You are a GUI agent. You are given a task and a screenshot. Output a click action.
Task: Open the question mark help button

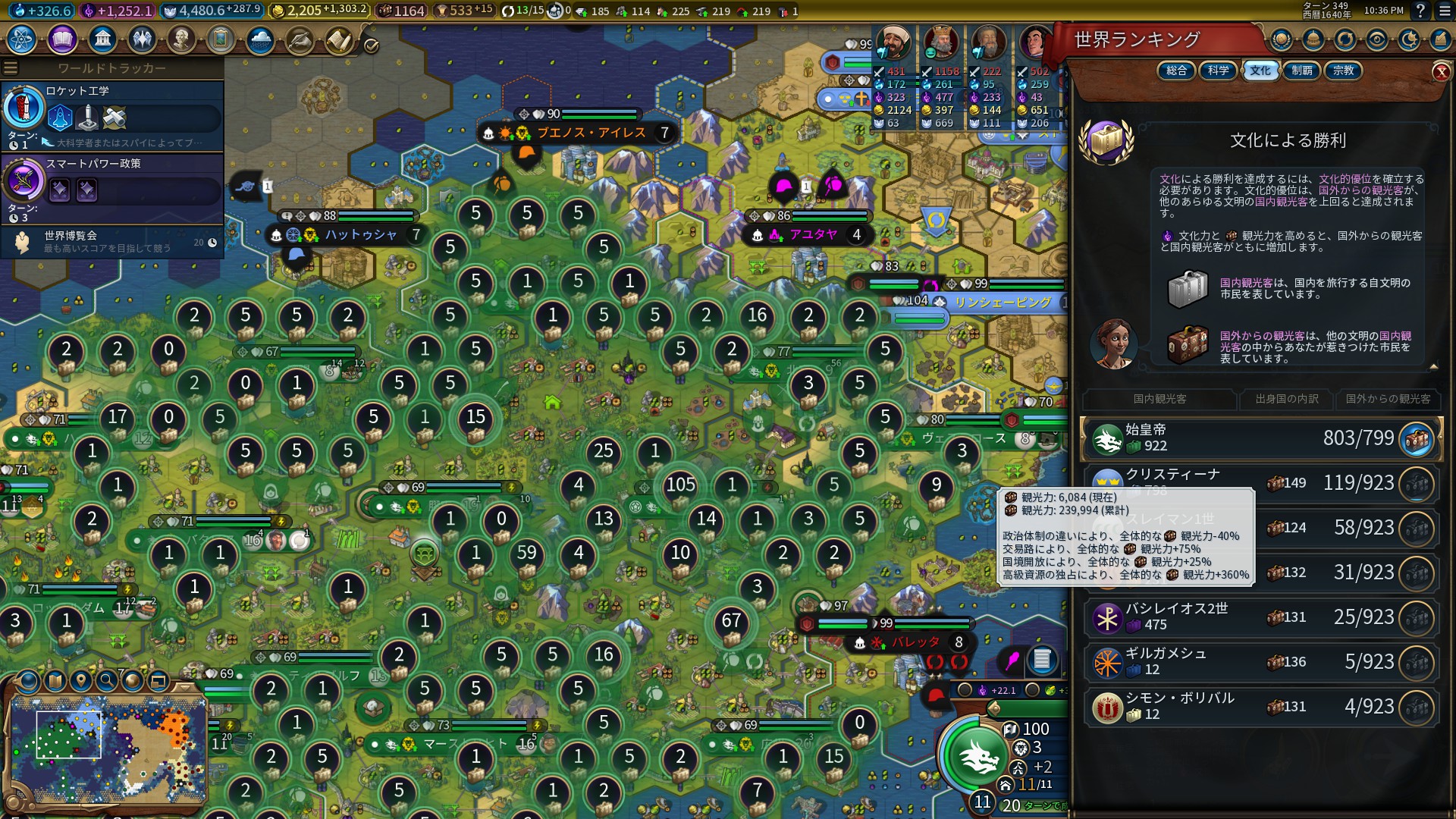point(1420,11)
